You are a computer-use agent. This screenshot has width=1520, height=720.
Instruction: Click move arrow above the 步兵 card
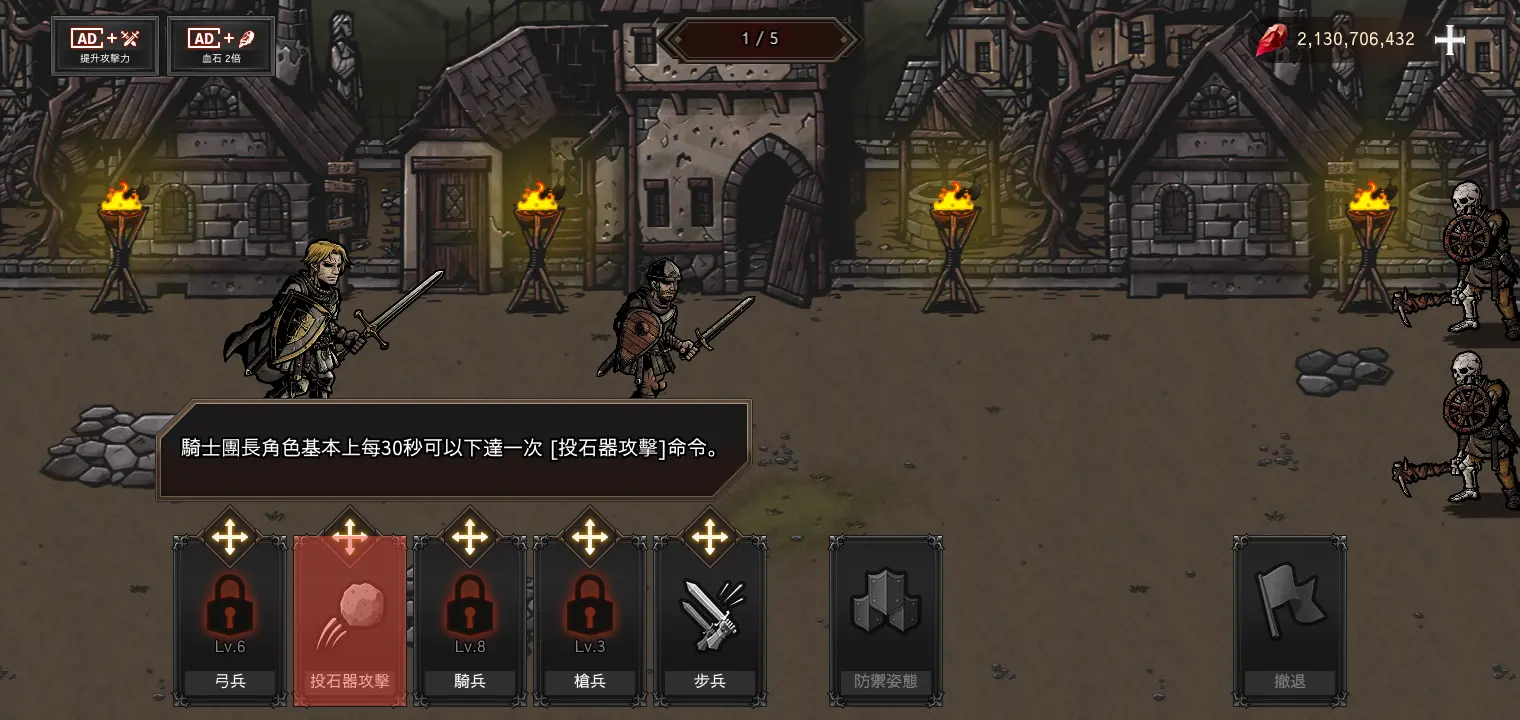pyautogui.click(x=710, y=537)
